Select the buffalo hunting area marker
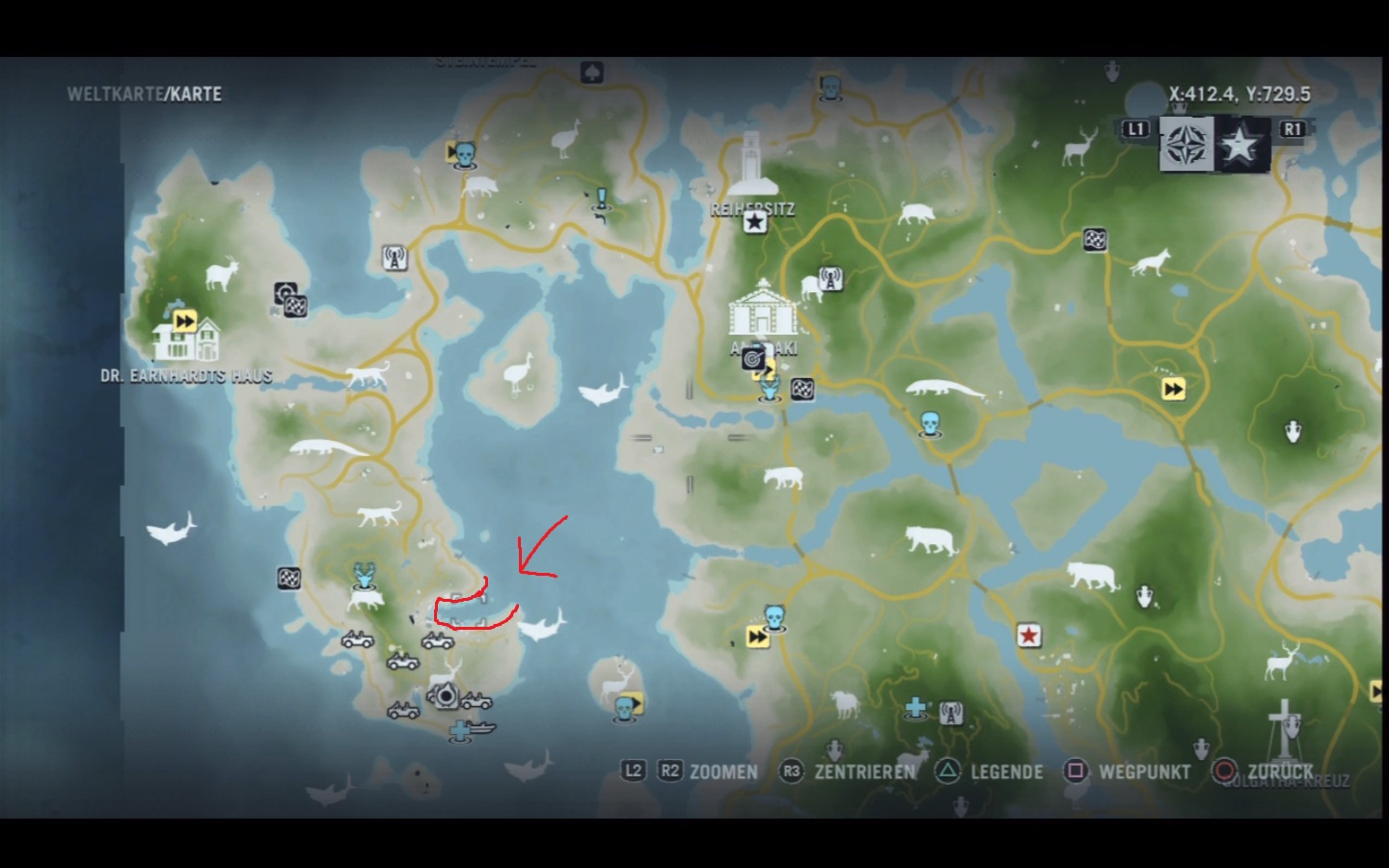The height and width of the screenshot is (868, 1389). click(846, 705)
